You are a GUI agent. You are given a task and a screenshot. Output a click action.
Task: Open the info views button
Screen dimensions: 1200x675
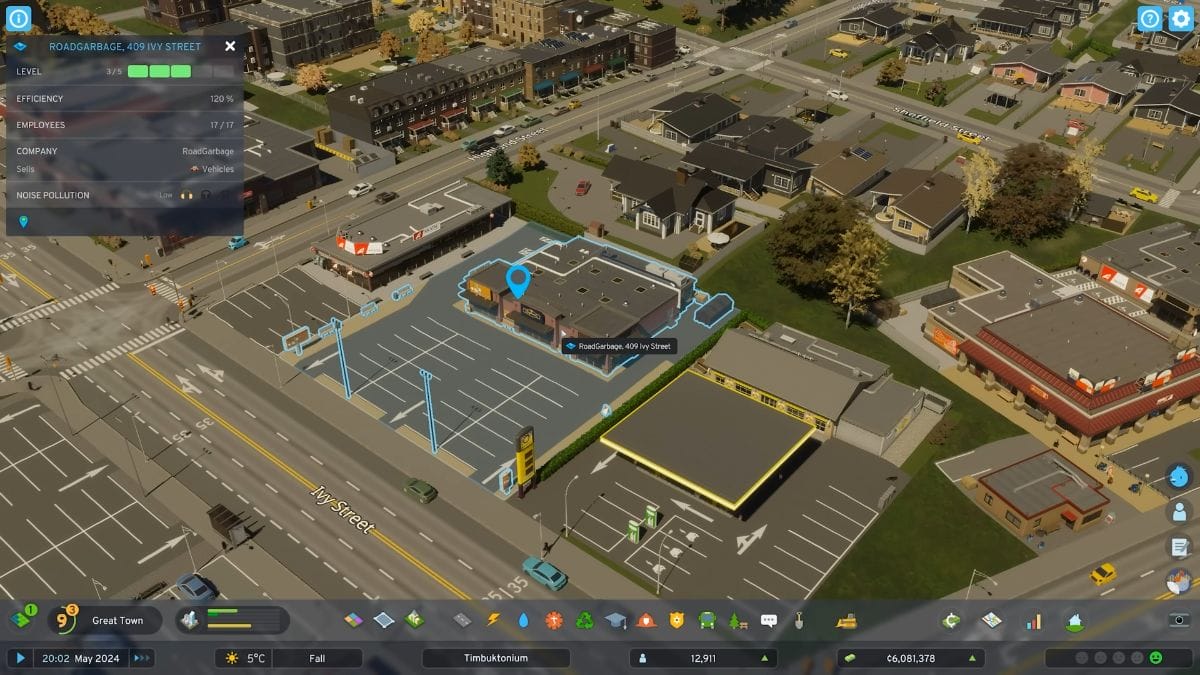click(19, 18)
